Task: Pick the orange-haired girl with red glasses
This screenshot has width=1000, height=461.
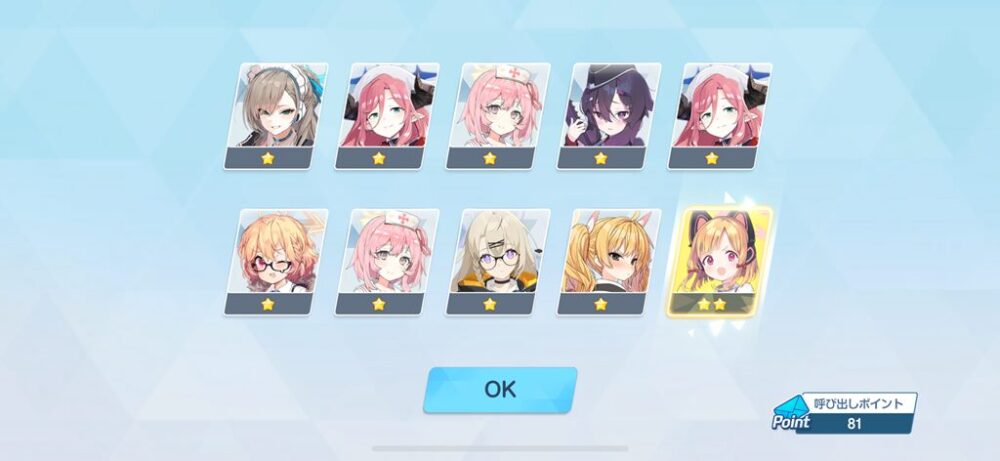Action: click(x=274, y=261)
